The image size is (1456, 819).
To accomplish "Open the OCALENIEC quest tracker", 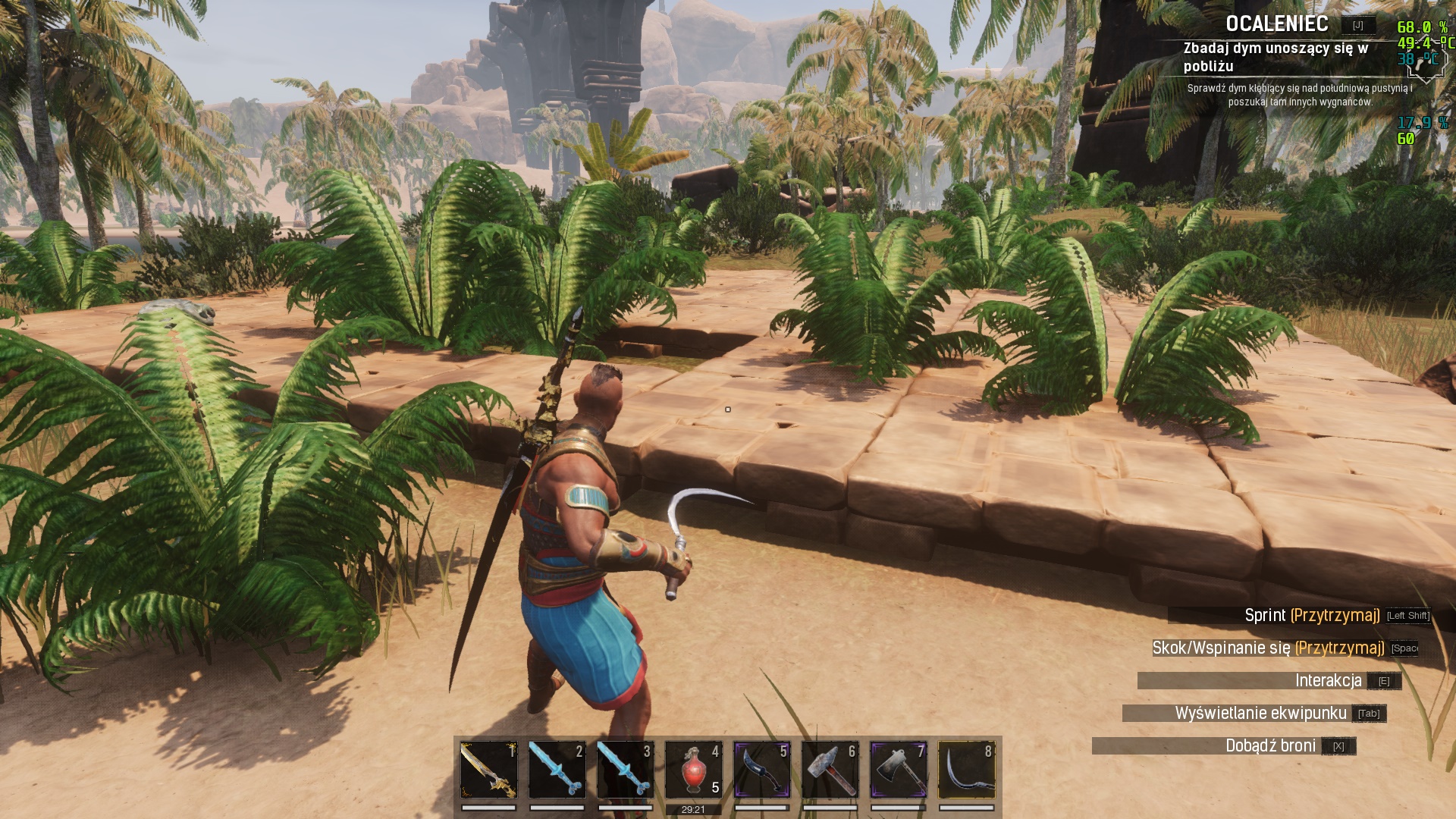I will click(1277, 24).
